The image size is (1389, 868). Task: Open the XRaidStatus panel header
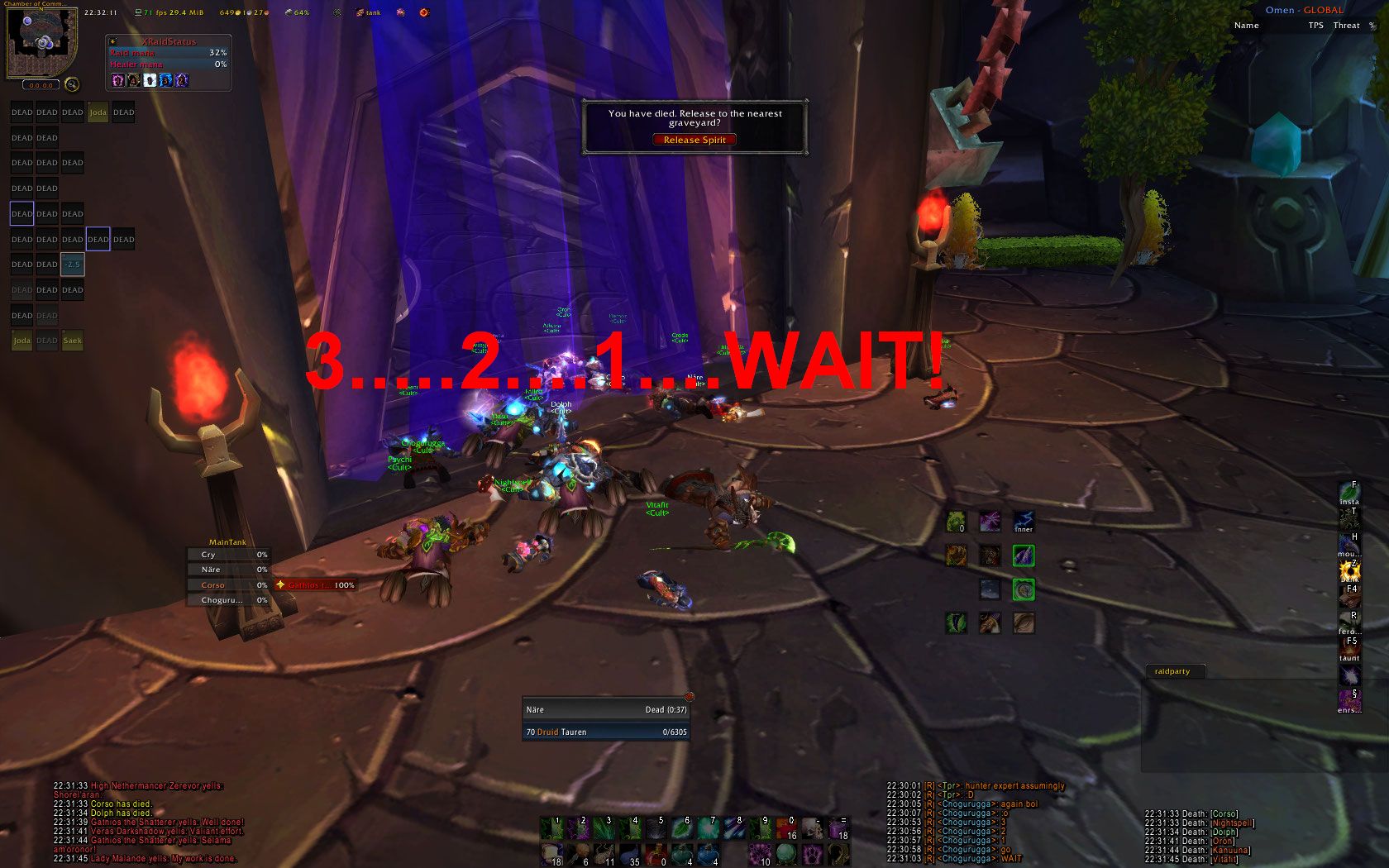point(168,41)
